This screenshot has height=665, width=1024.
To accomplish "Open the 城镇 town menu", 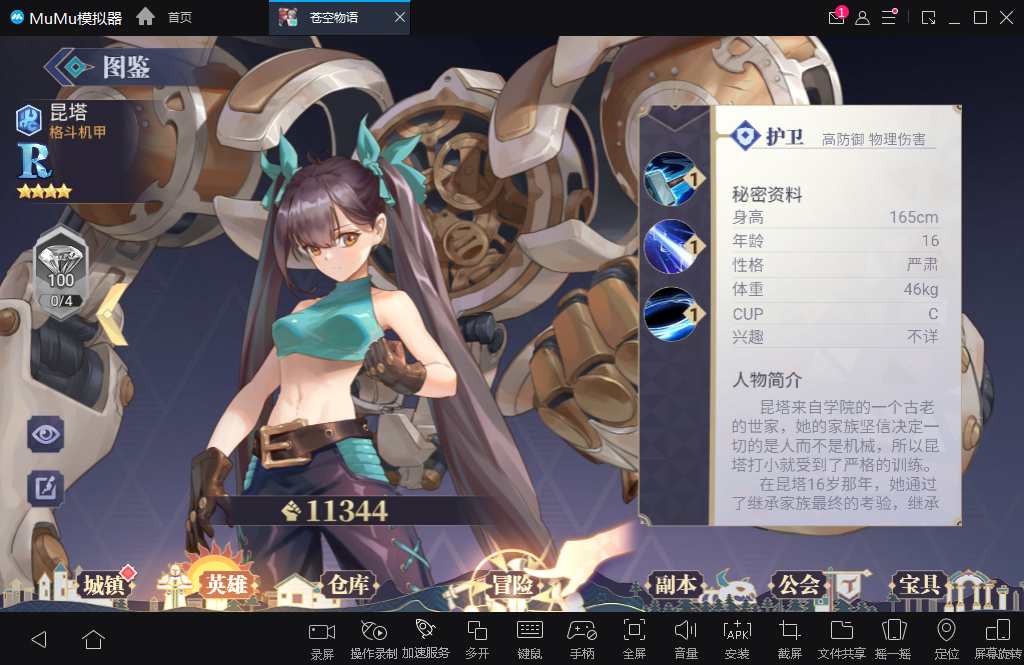I will (x=104, y=585).
